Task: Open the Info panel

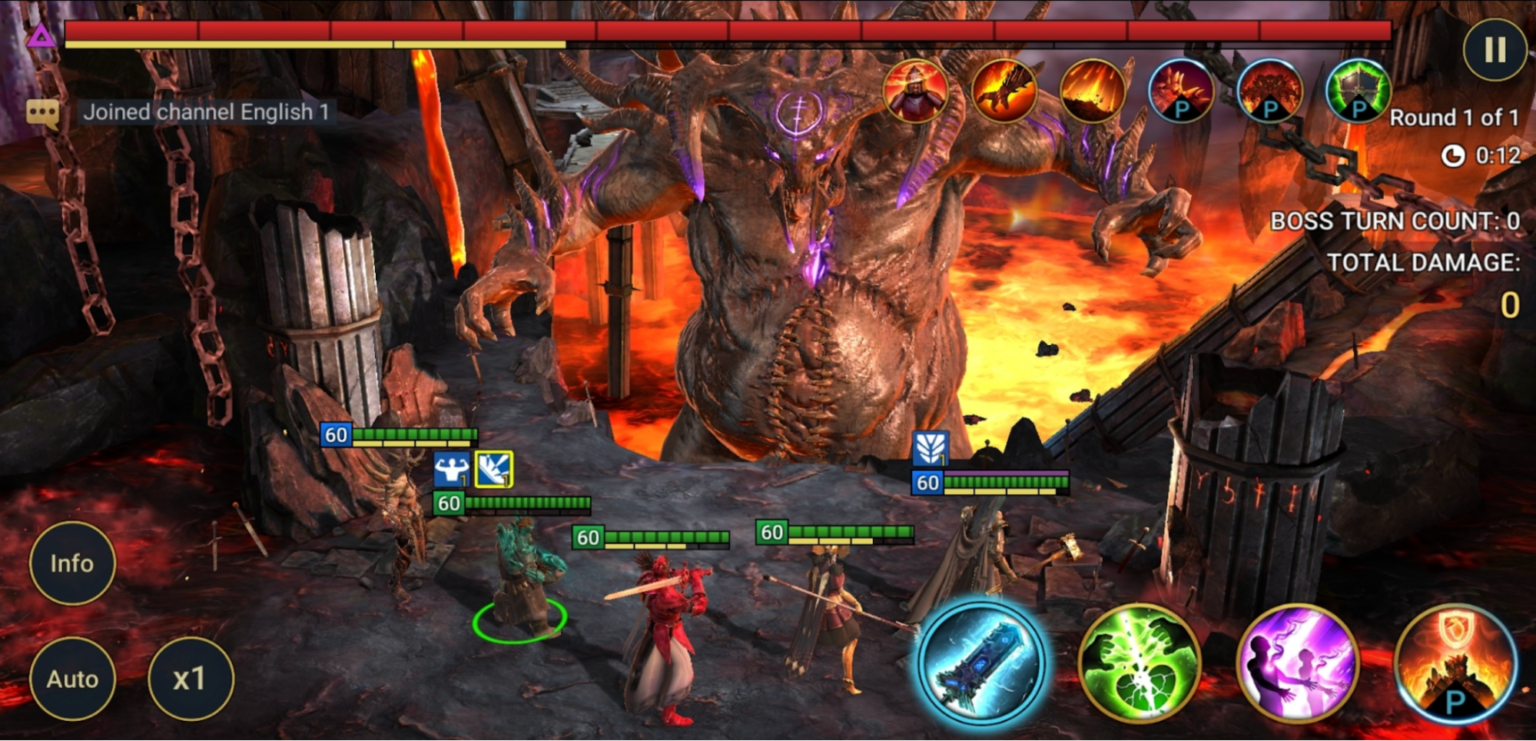Action: pyautogui.click(x=73, y=564)
